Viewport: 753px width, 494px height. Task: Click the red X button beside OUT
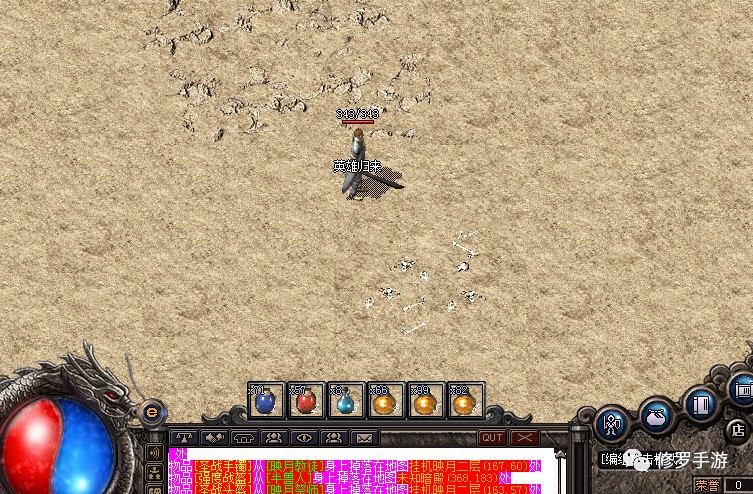pyautogui.click(x=524, y=437)
